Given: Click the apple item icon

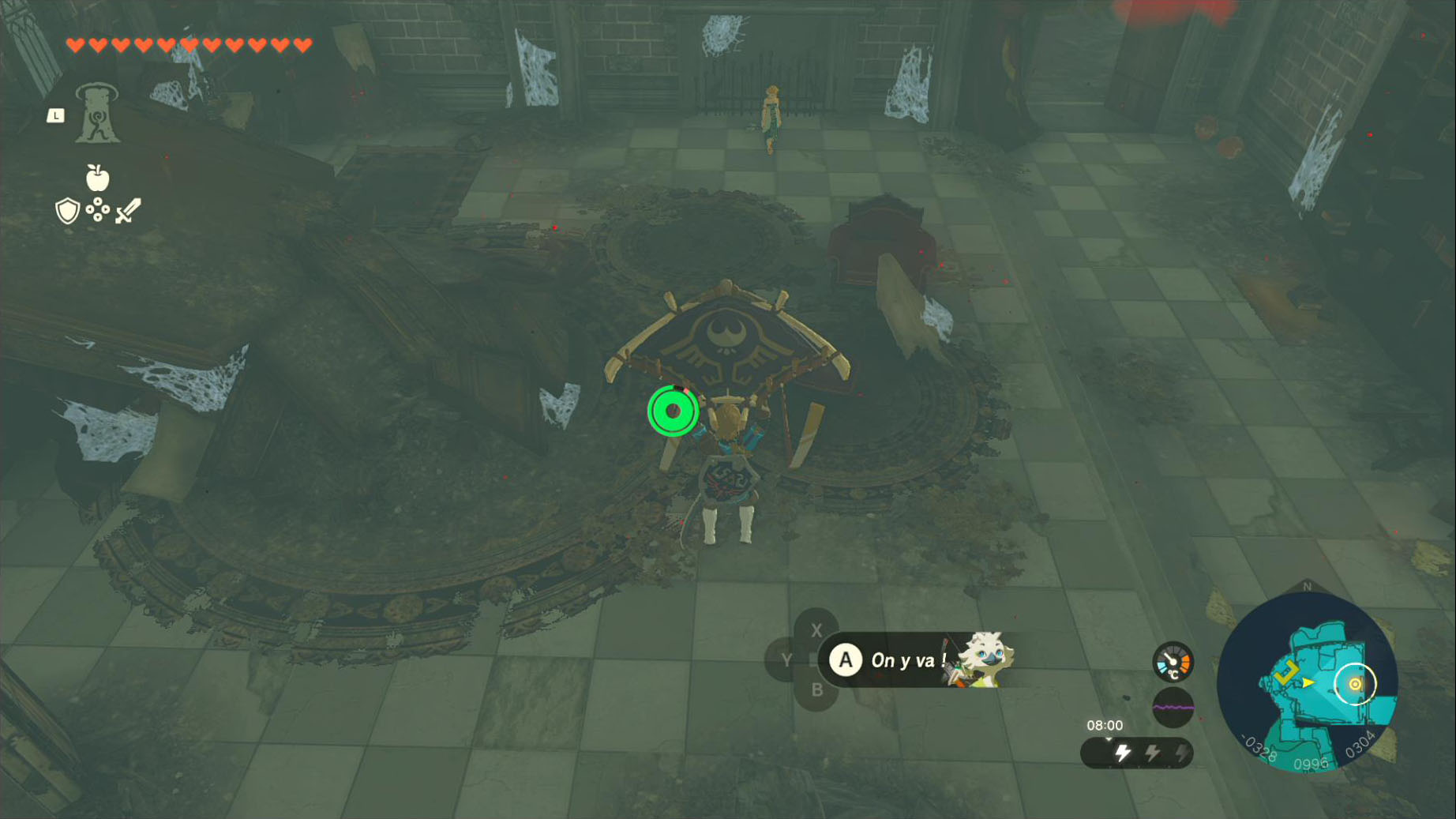Looking at the screenshot, I should [x=97, y=178].
